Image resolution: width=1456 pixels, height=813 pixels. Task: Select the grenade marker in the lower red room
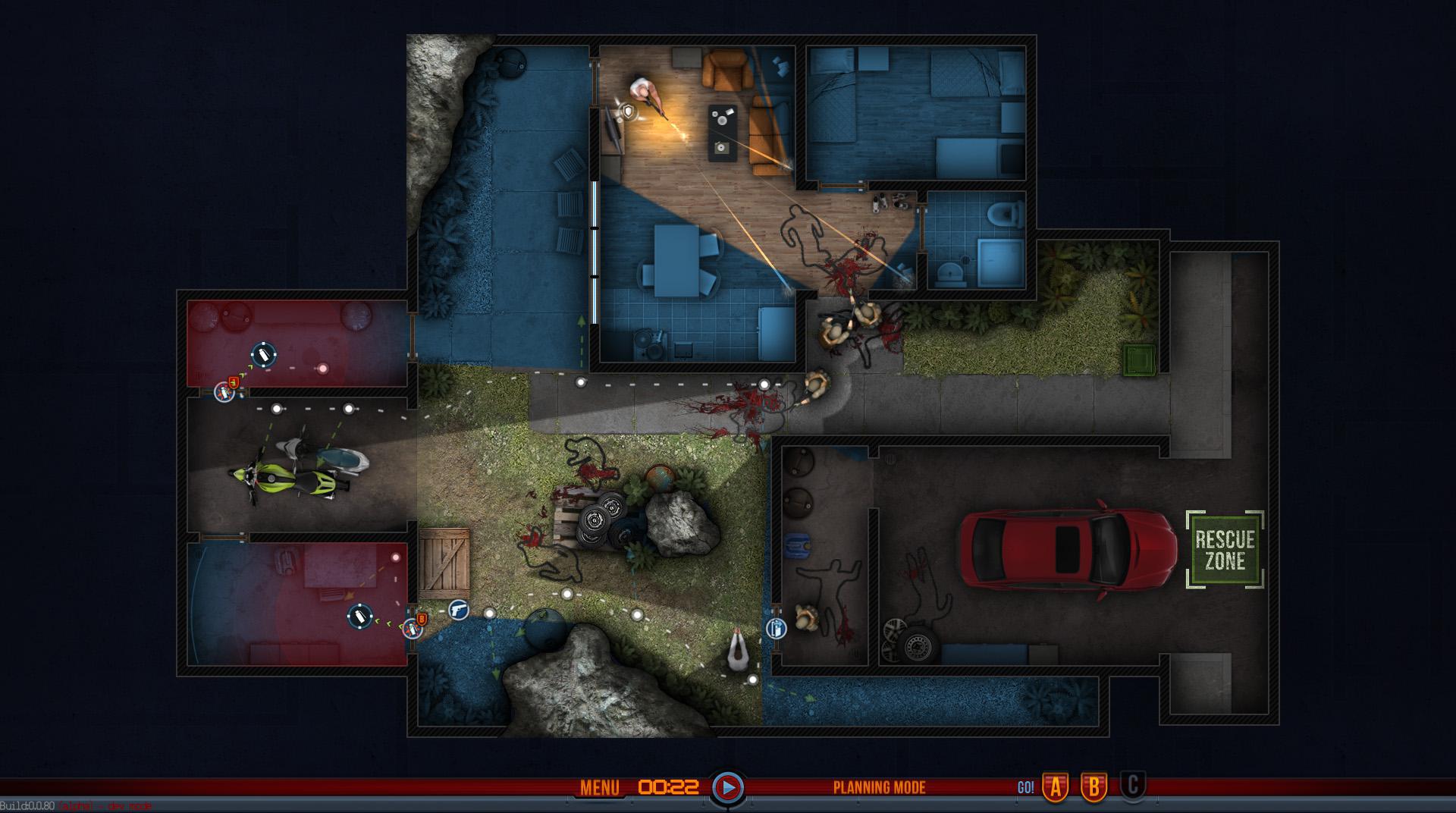click(359, 615)
